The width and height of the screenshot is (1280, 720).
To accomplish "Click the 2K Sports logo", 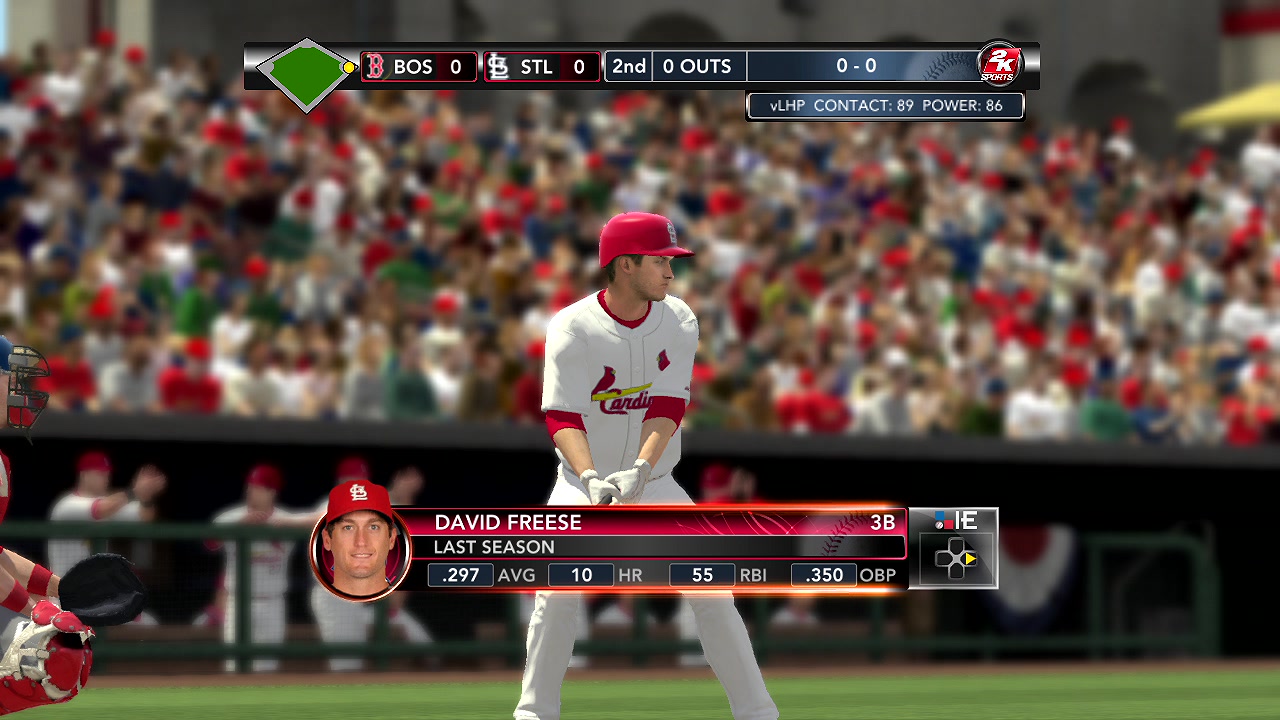I will tap(997, 64).
